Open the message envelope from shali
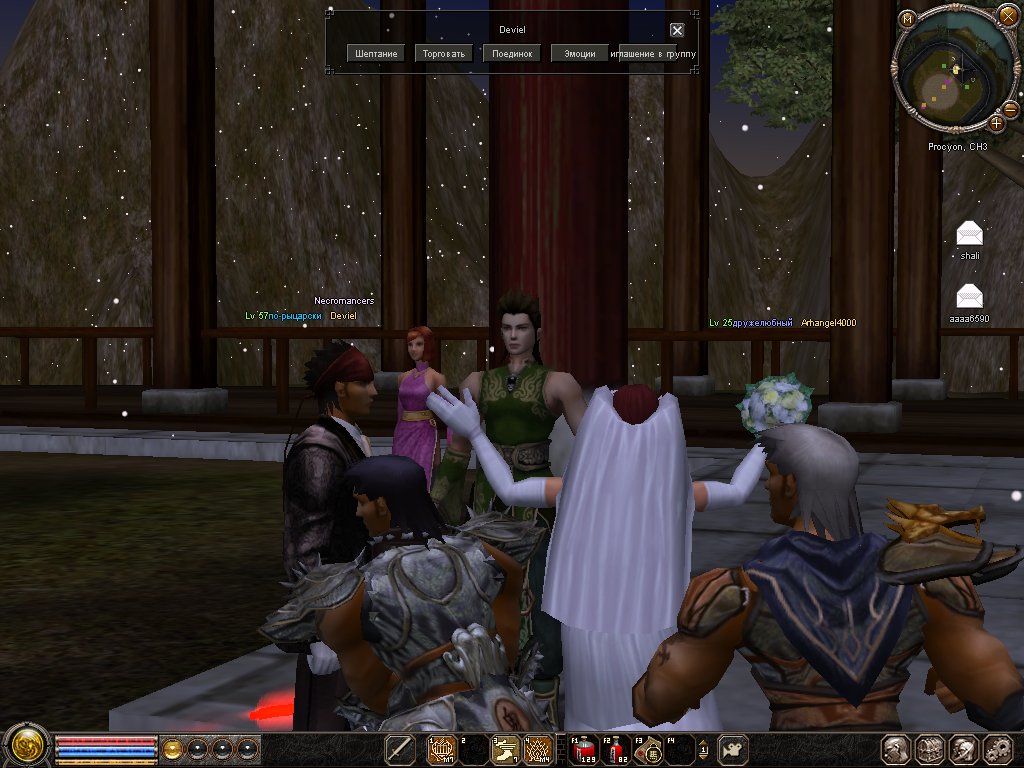The height and width of the screenshot is (768, 1024). (969, 234)
